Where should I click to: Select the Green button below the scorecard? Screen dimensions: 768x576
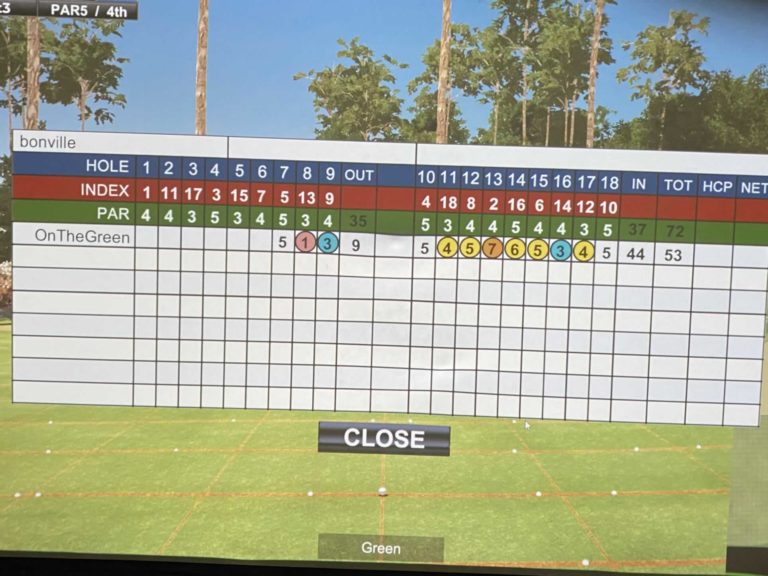381,548
